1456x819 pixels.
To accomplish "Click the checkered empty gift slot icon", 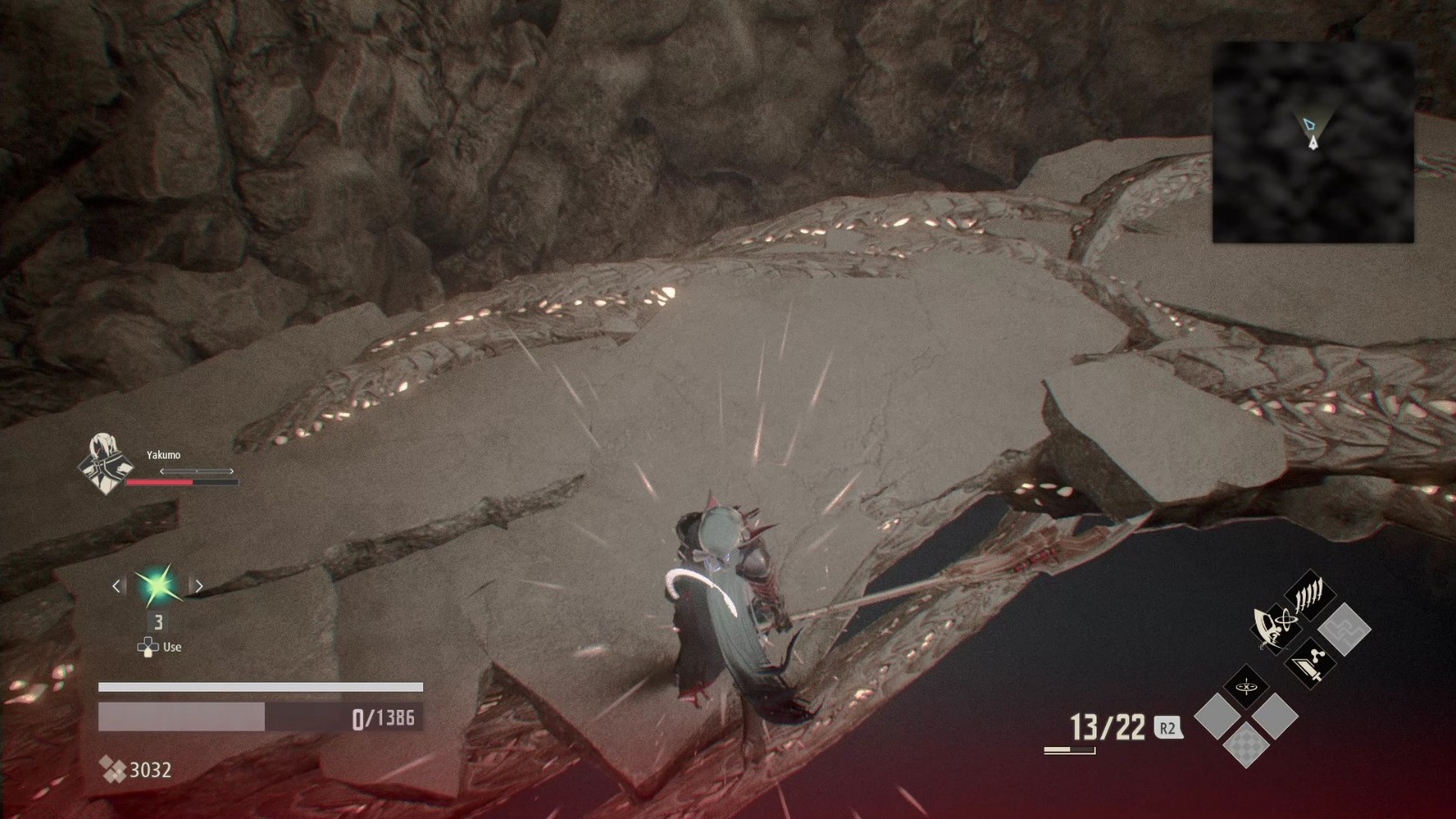I will click(x=1246, y=744).
